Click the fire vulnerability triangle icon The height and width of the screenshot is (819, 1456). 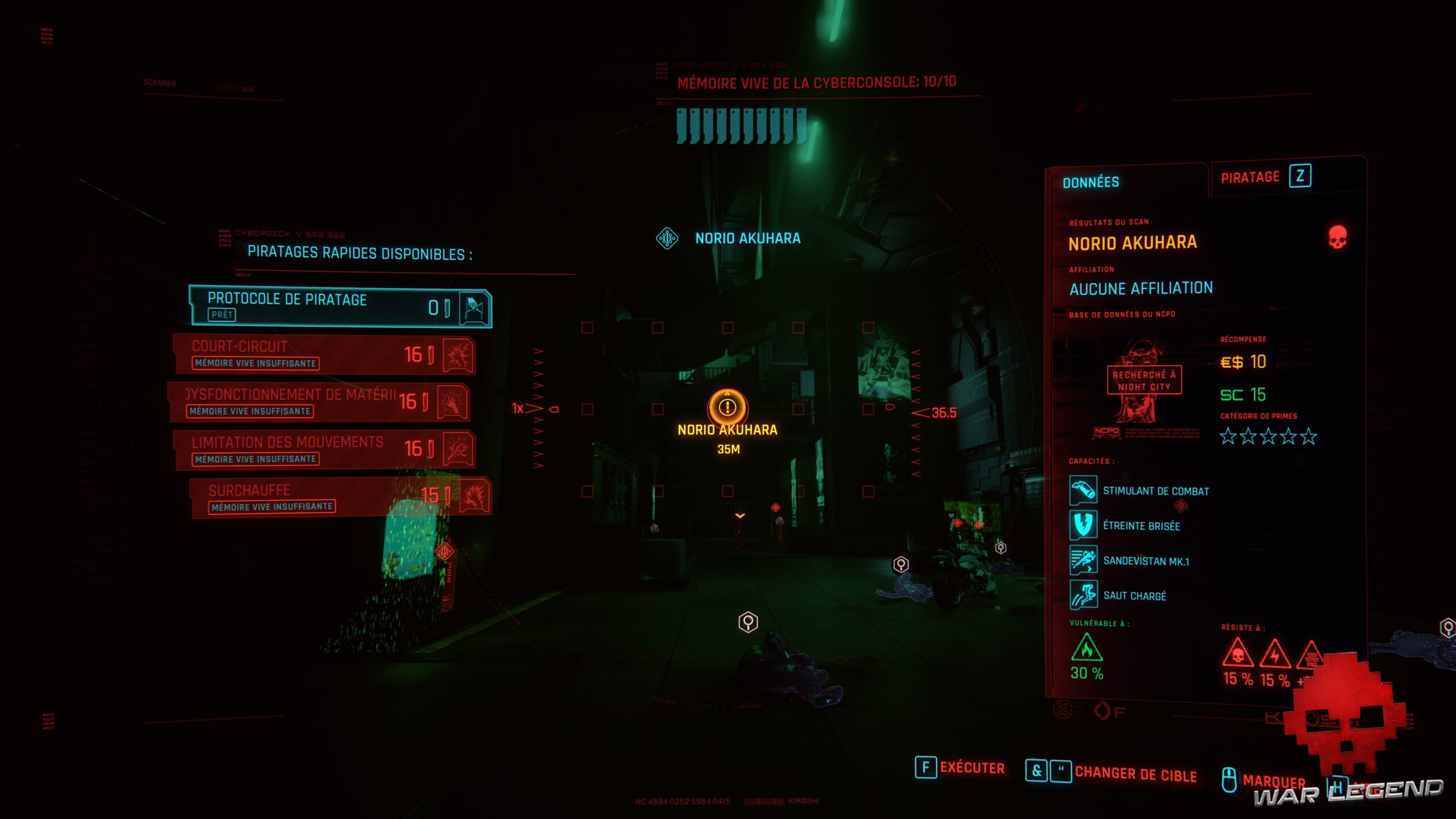point(1086,649)
